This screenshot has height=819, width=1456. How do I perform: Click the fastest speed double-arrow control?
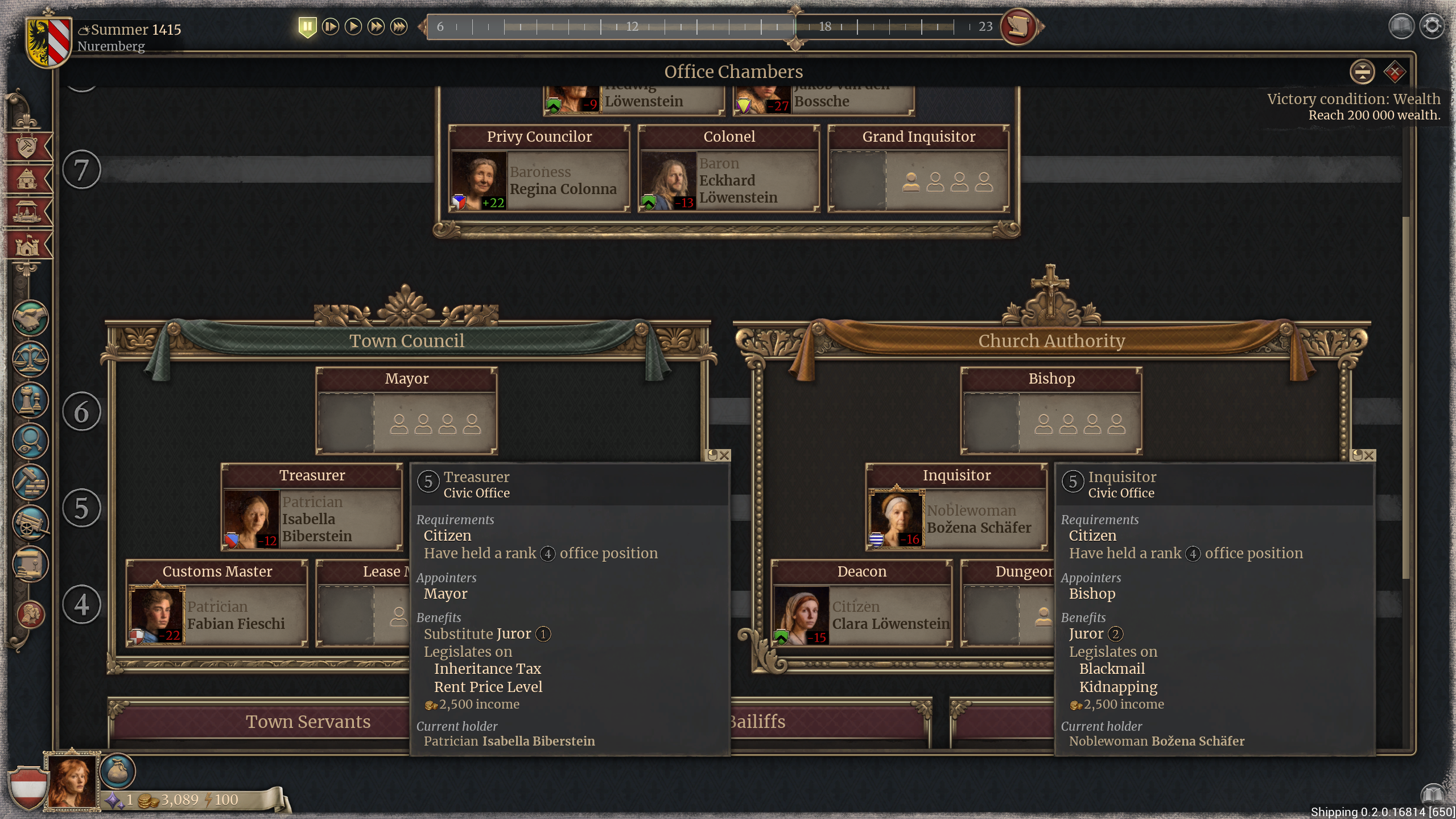(x=398, y=26)
